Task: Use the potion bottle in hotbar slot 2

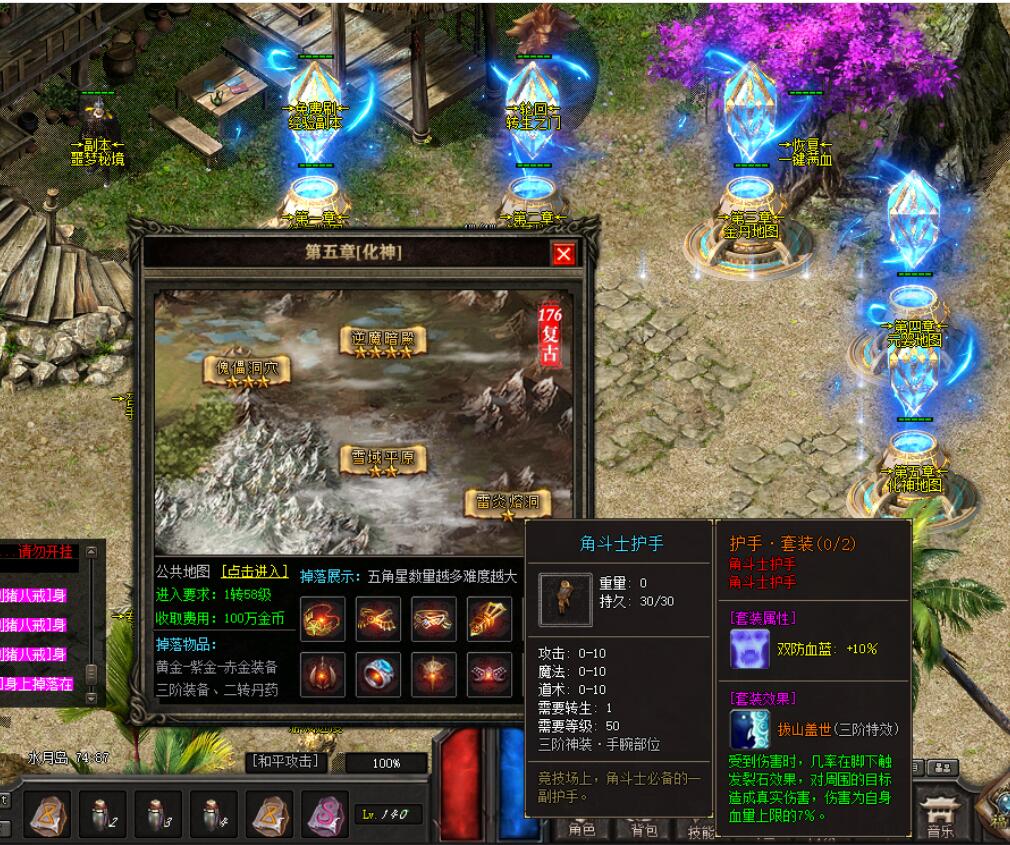Action: (x=103, y=812)
